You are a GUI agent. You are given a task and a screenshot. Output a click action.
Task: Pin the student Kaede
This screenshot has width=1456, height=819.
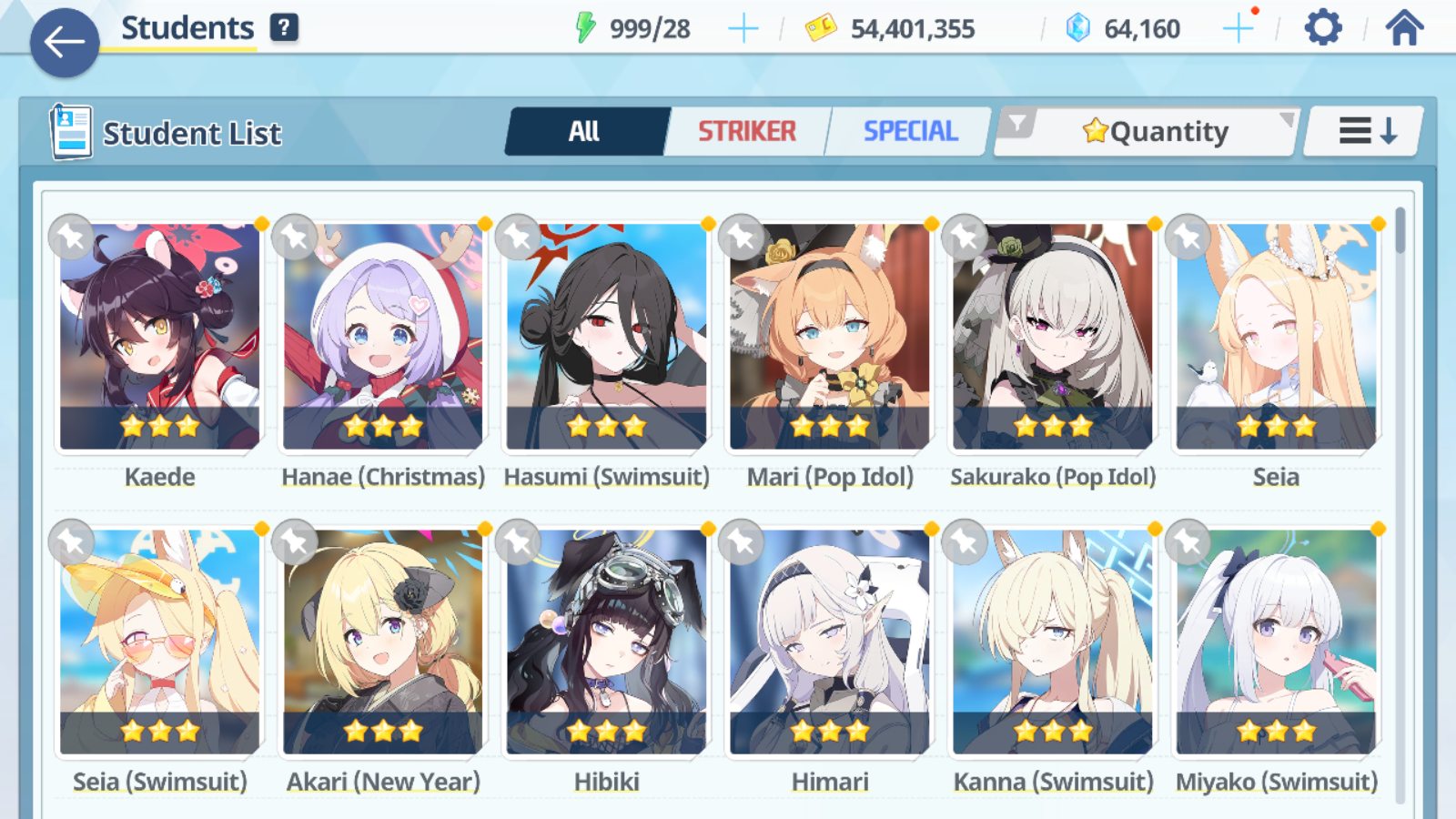pyautogui.click(x=71, y=237)
